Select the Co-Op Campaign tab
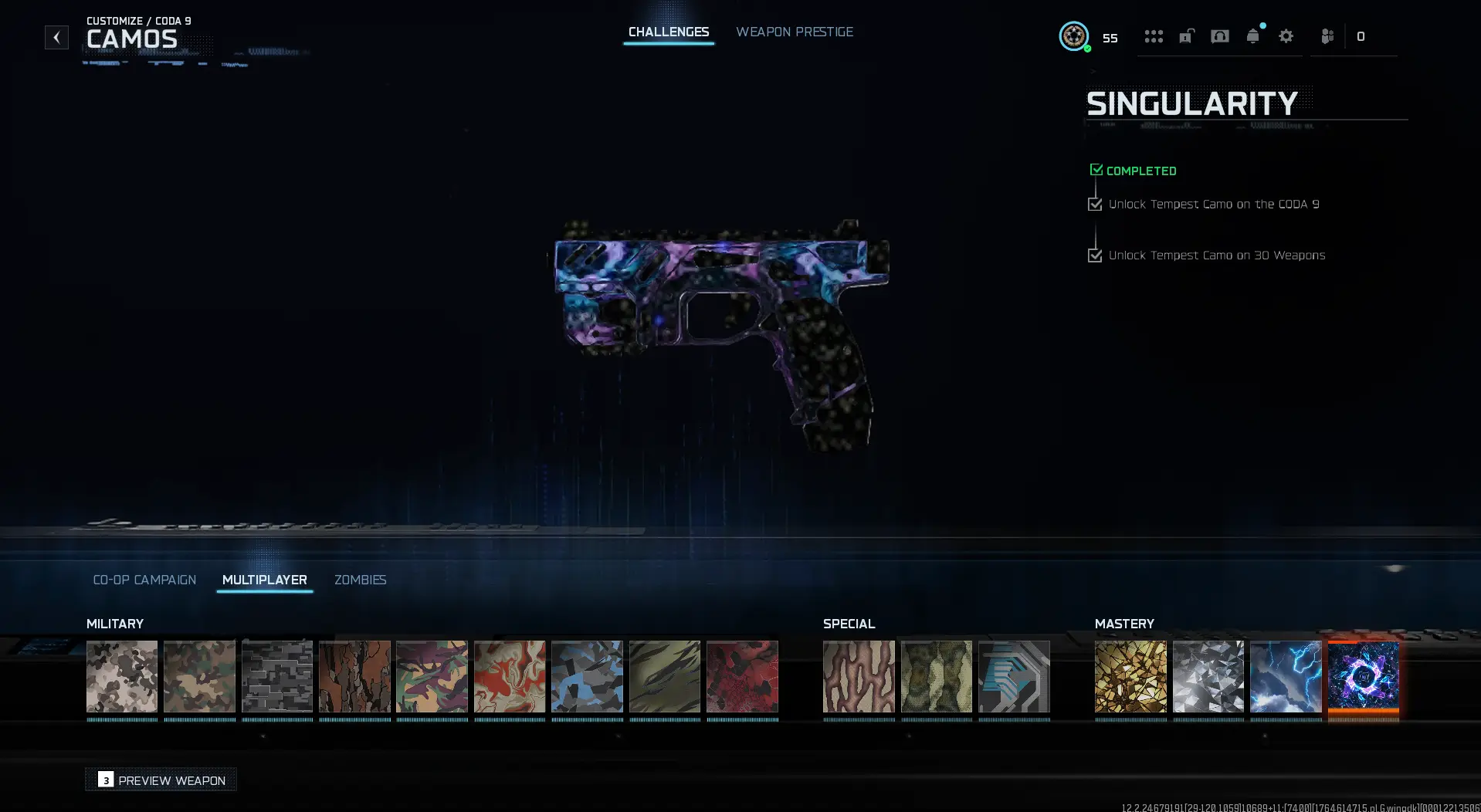This screenshot has height=812, width=1481. pyautogui.click(x=144, y=580)
